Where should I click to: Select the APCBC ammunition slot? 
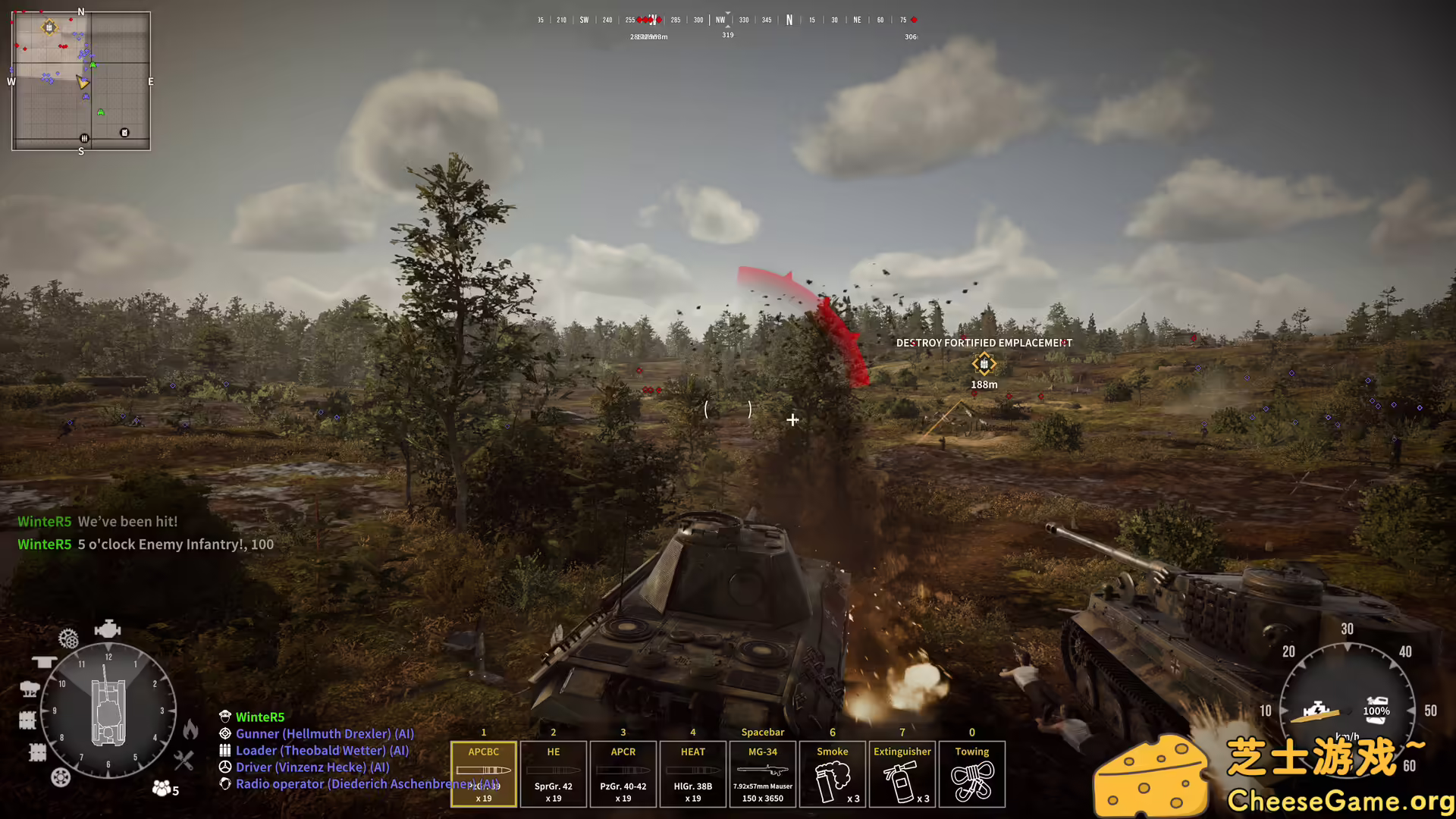483,773
